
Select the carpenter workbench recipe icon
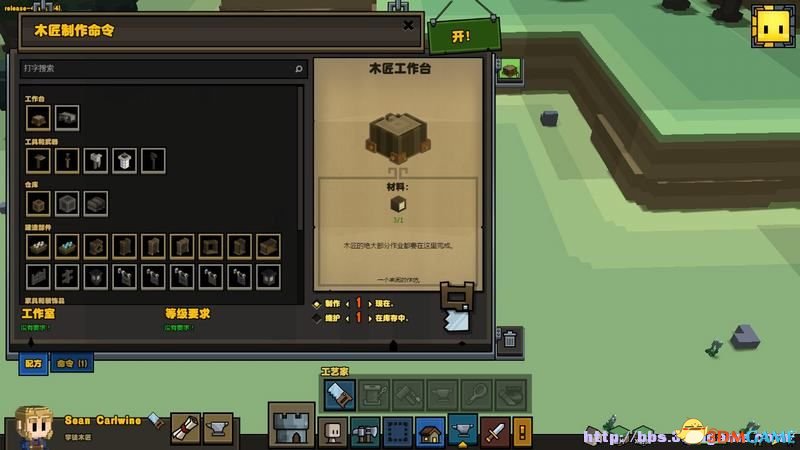[39, 118]
